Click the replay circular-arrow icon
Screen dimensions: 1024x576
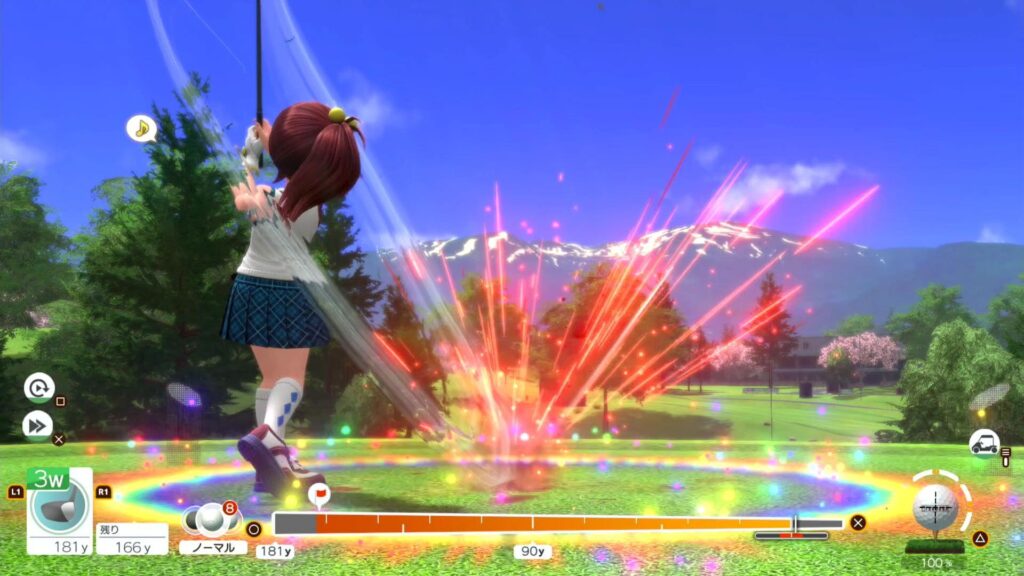(x=38, y=387)
